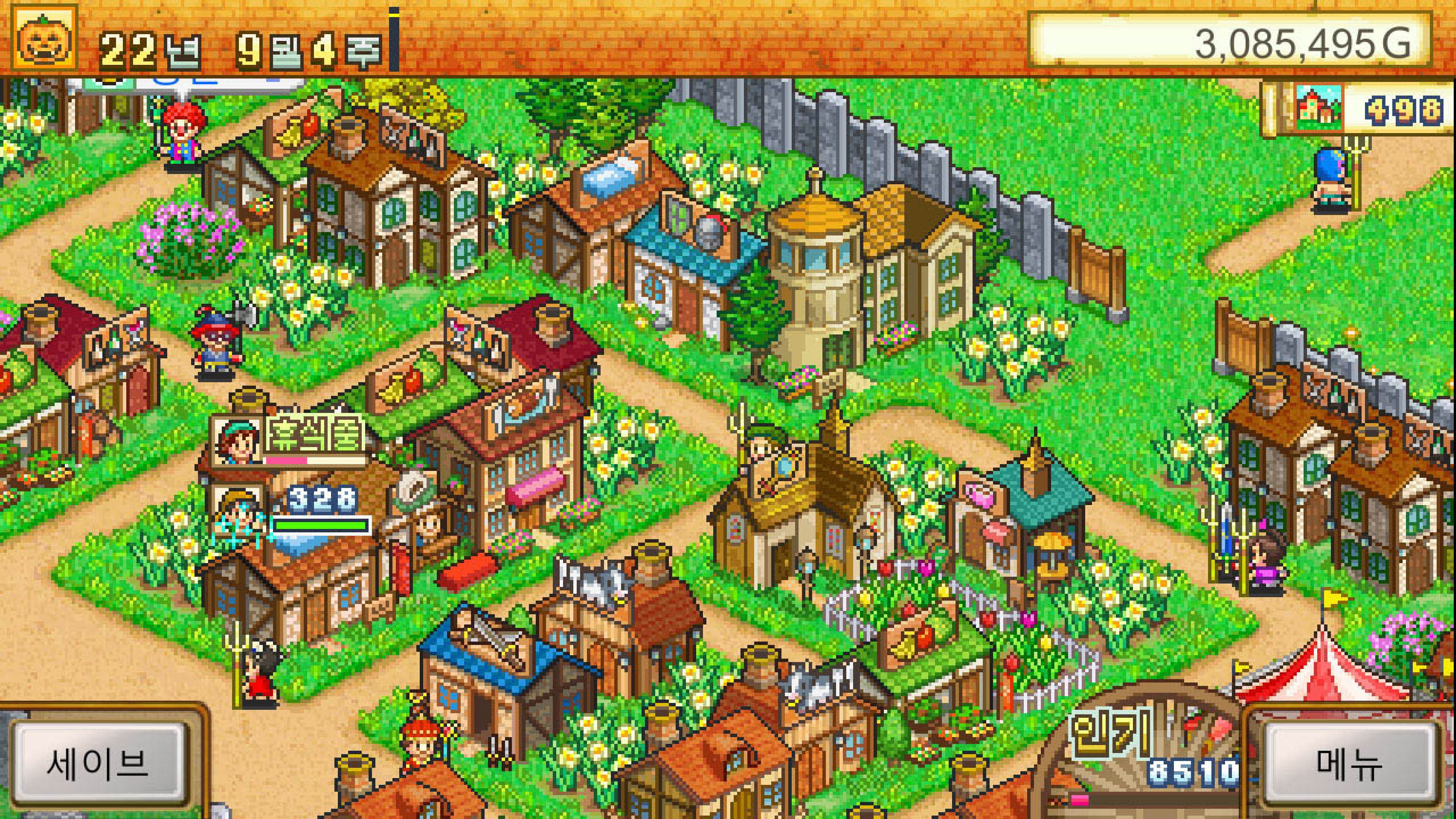Click the watchtower building in the village center
The width and height of the screenshot is (1456, 819).
pos(819,271)
